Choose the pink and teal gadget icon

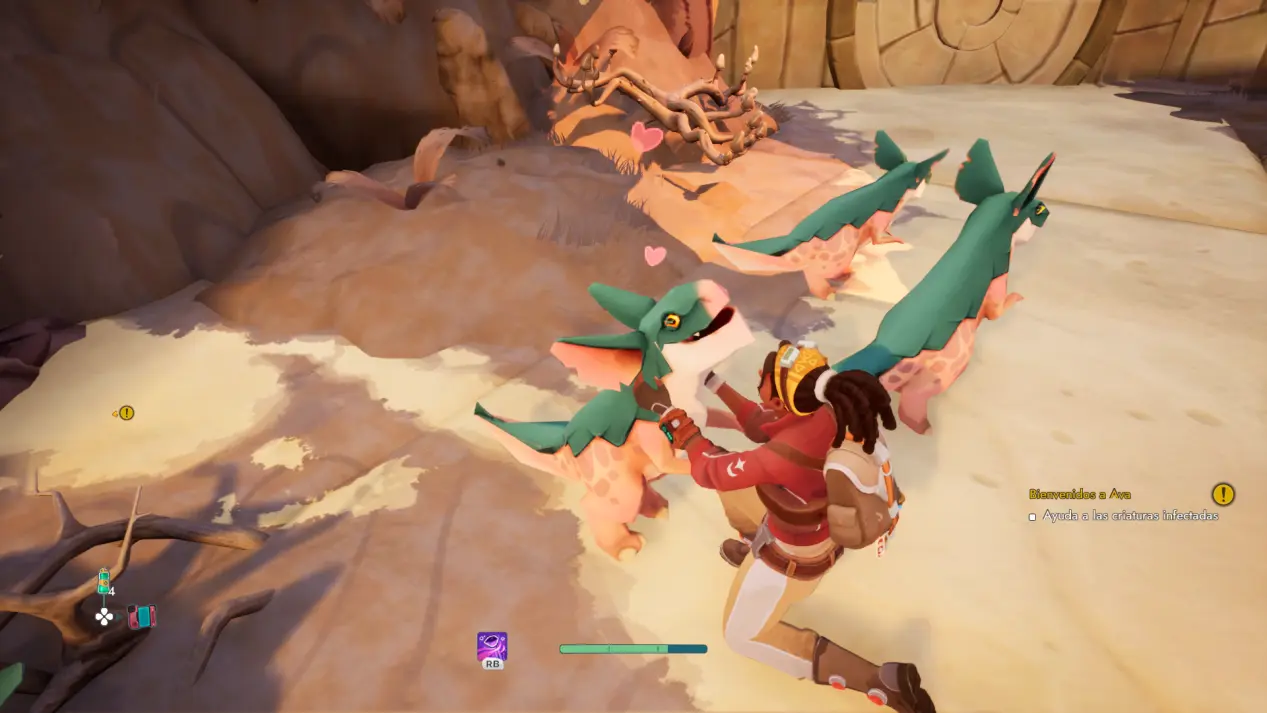pyautogui.click(x=141, y=616)
